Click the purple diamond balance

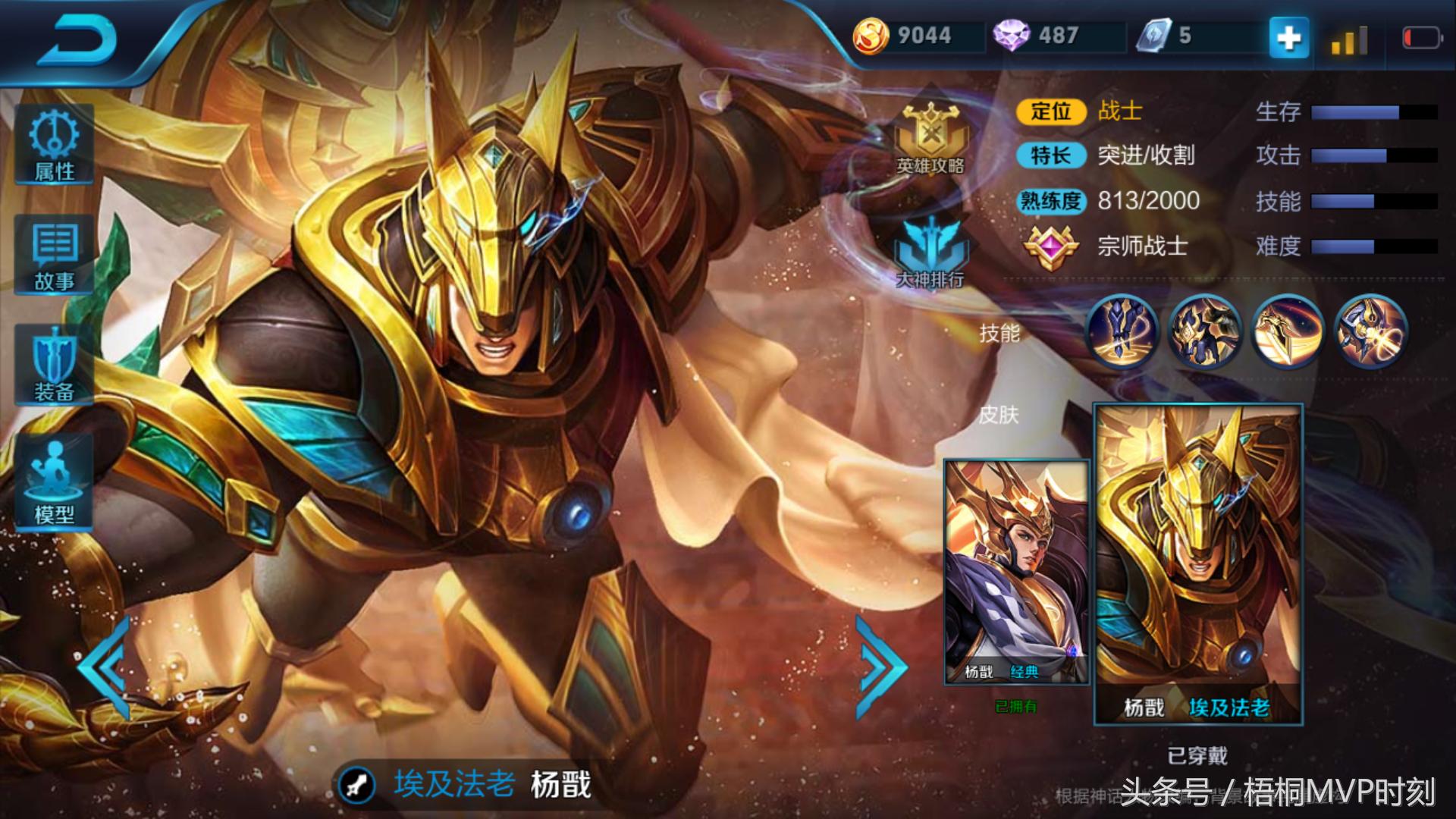(1039, 36)
